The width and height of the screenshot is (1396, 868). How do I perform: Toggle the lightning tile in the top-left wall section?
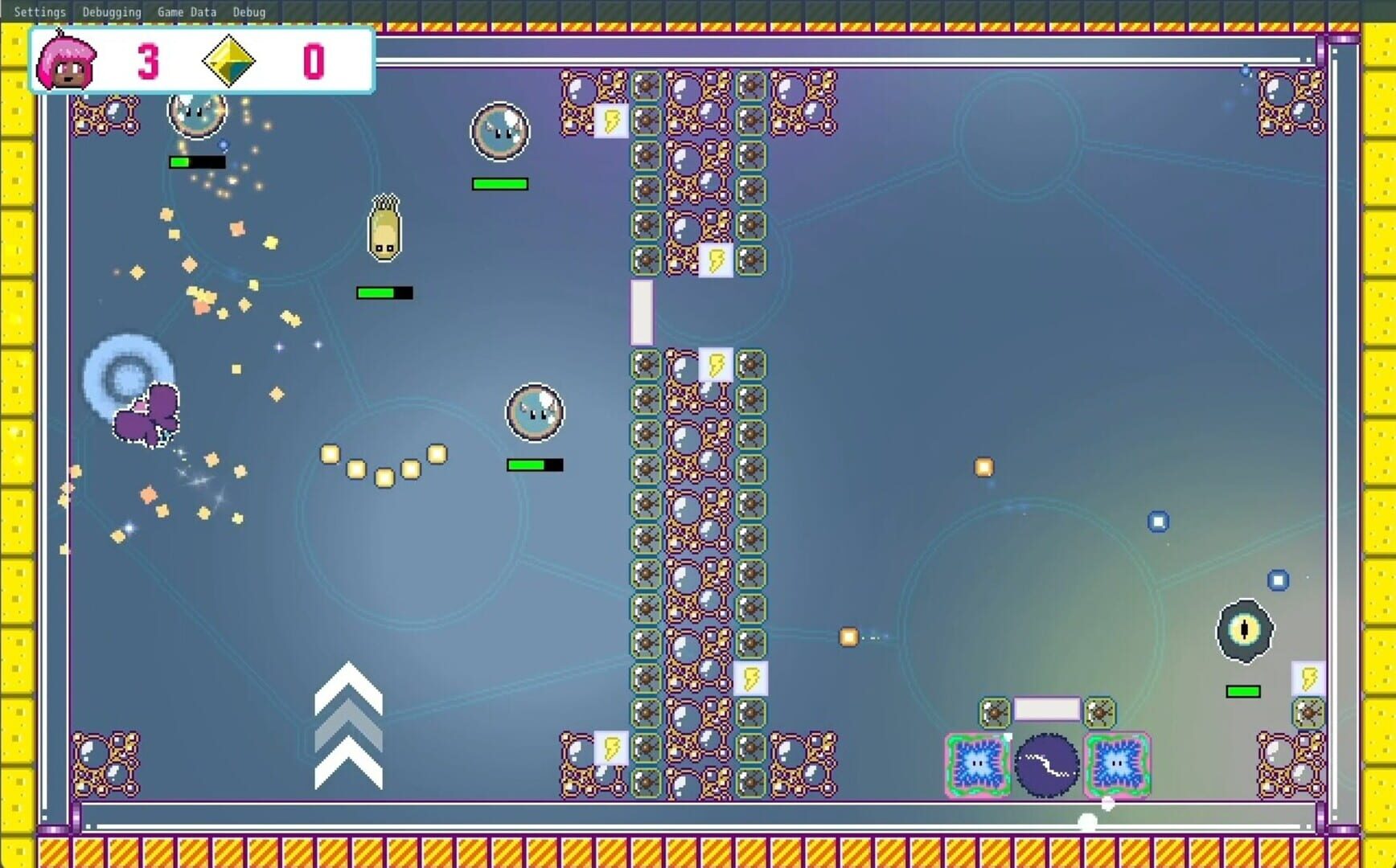pos(611,122)
